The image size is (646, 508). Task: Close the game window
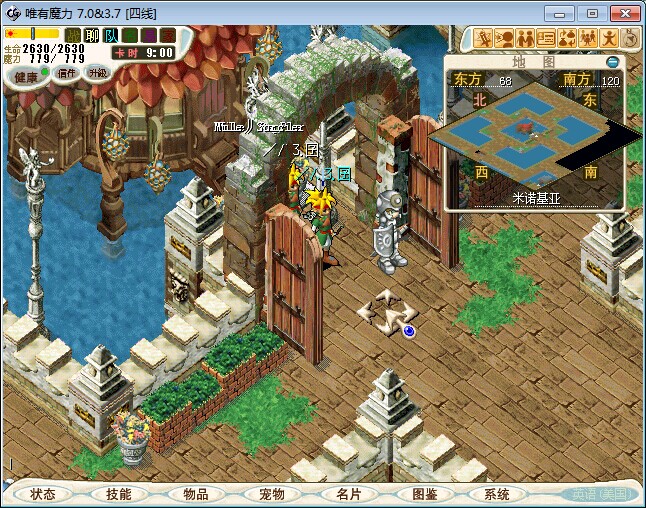point(622,13)
